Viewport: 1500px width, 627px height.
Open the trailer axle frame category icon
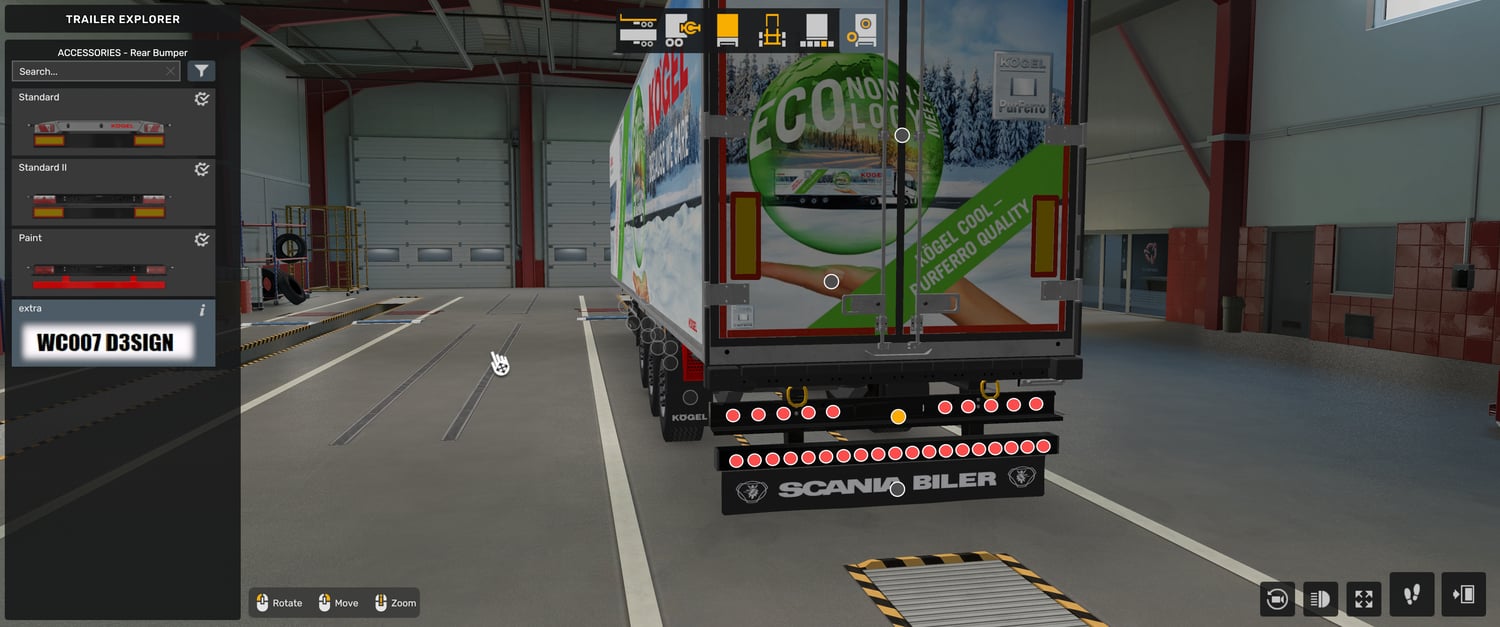[770, 29]
